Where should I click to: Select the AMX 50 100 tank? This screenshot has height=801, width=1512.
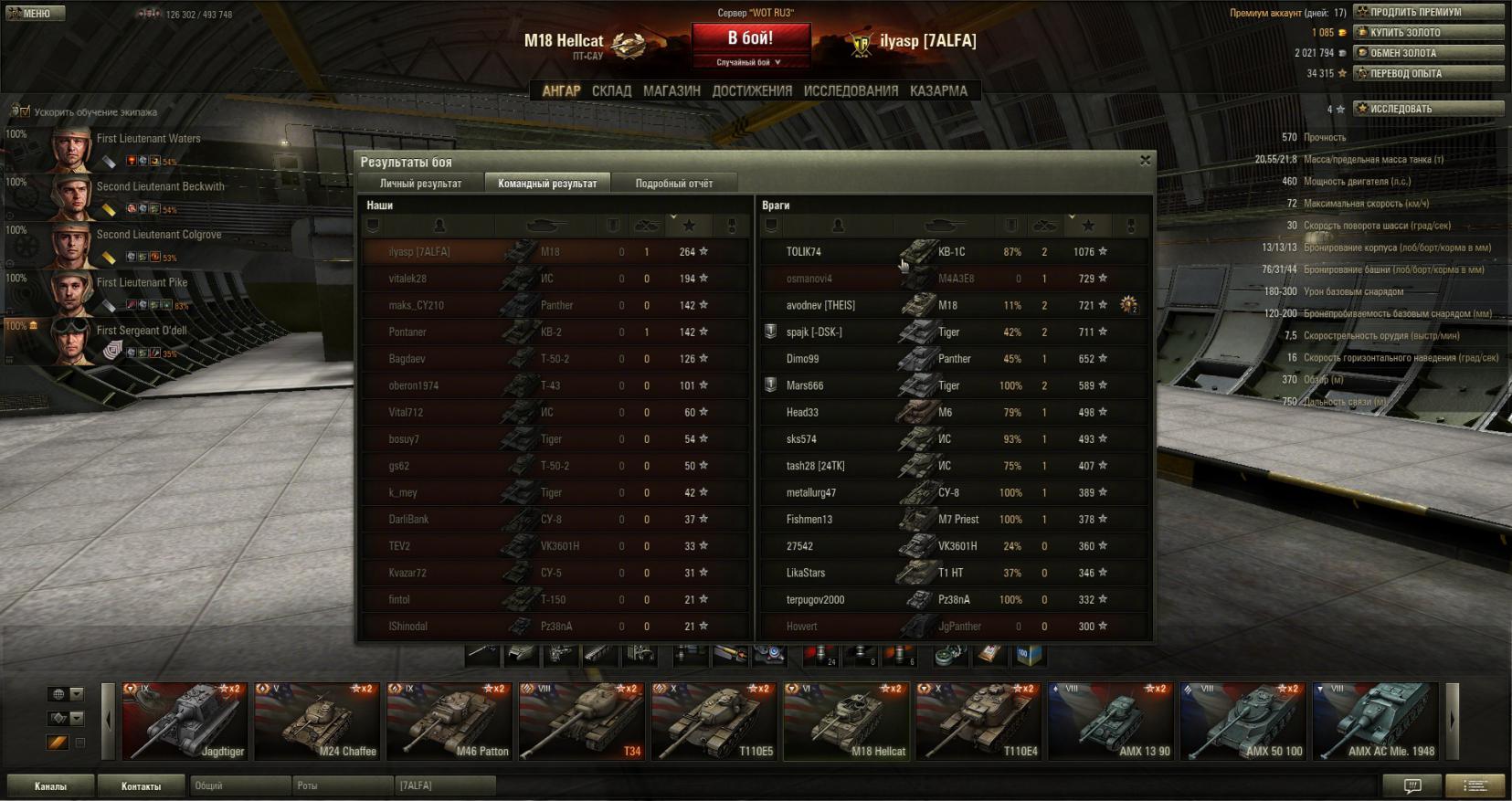pyautogui.click(x=1243, y=722)
